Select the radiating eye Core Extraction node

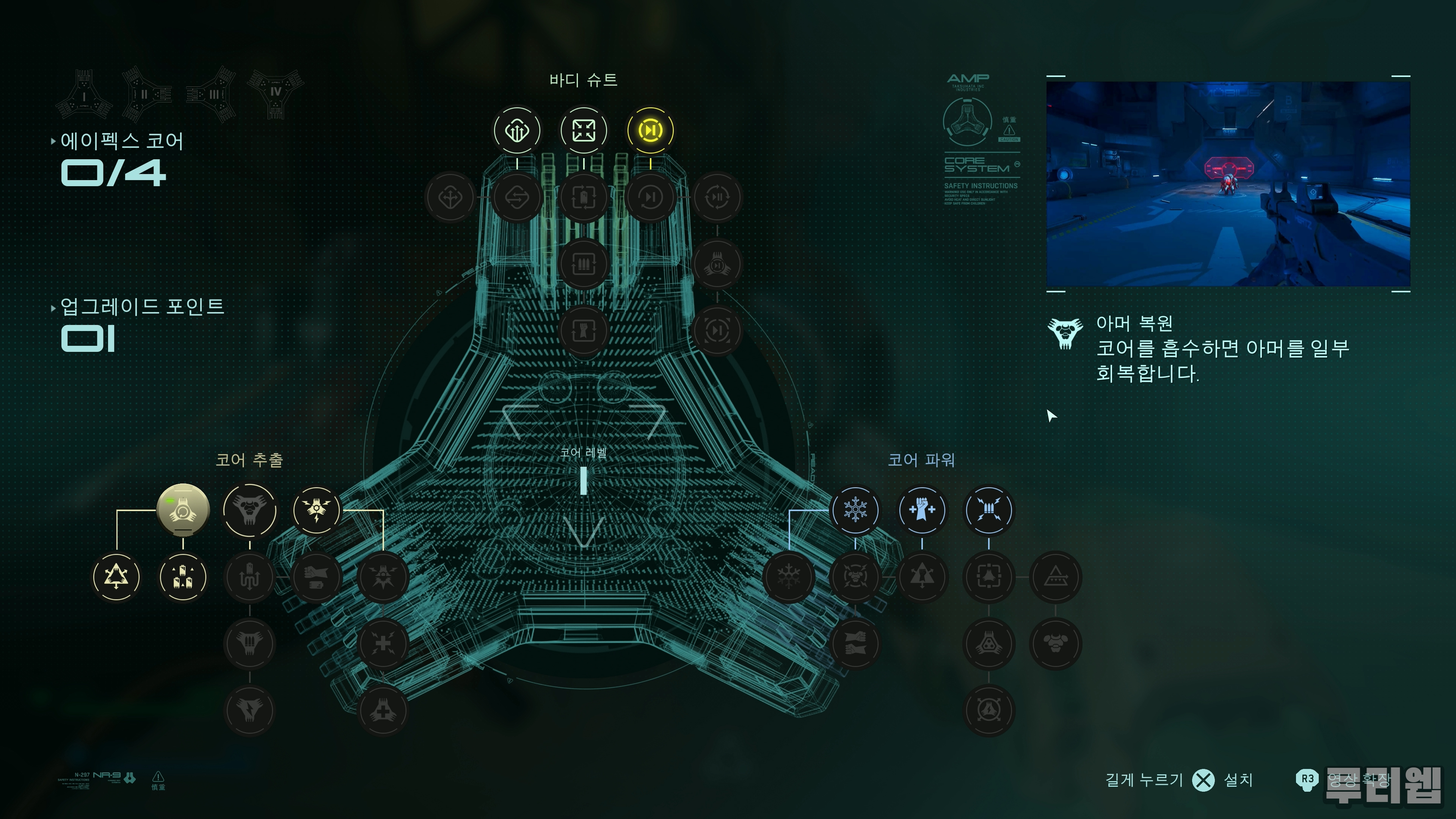(x=317, y=510)
